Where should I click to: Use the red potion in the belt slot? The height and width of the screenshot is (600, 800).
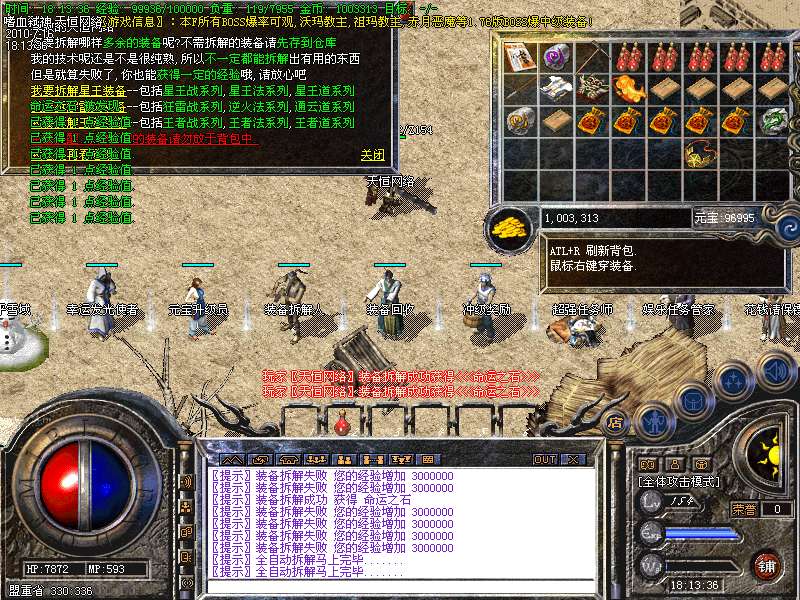coord(343,423)
